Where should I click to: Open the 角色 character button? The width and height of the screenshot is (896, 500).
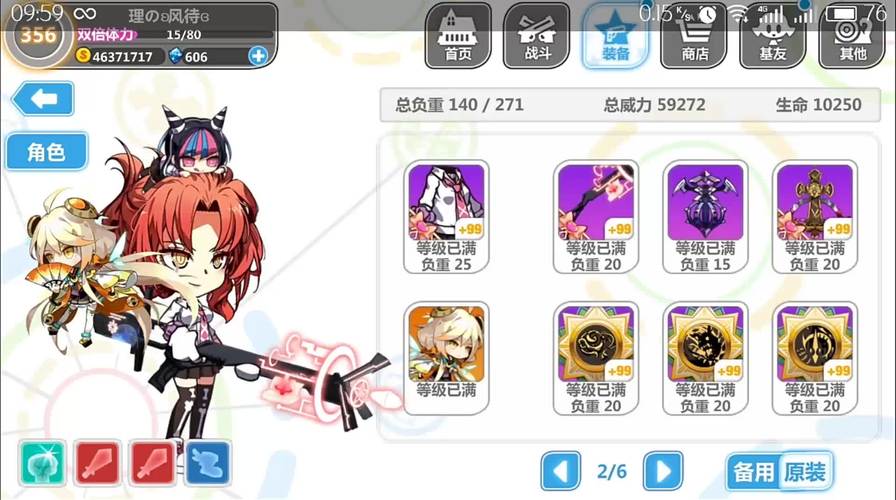coord(46,152)
